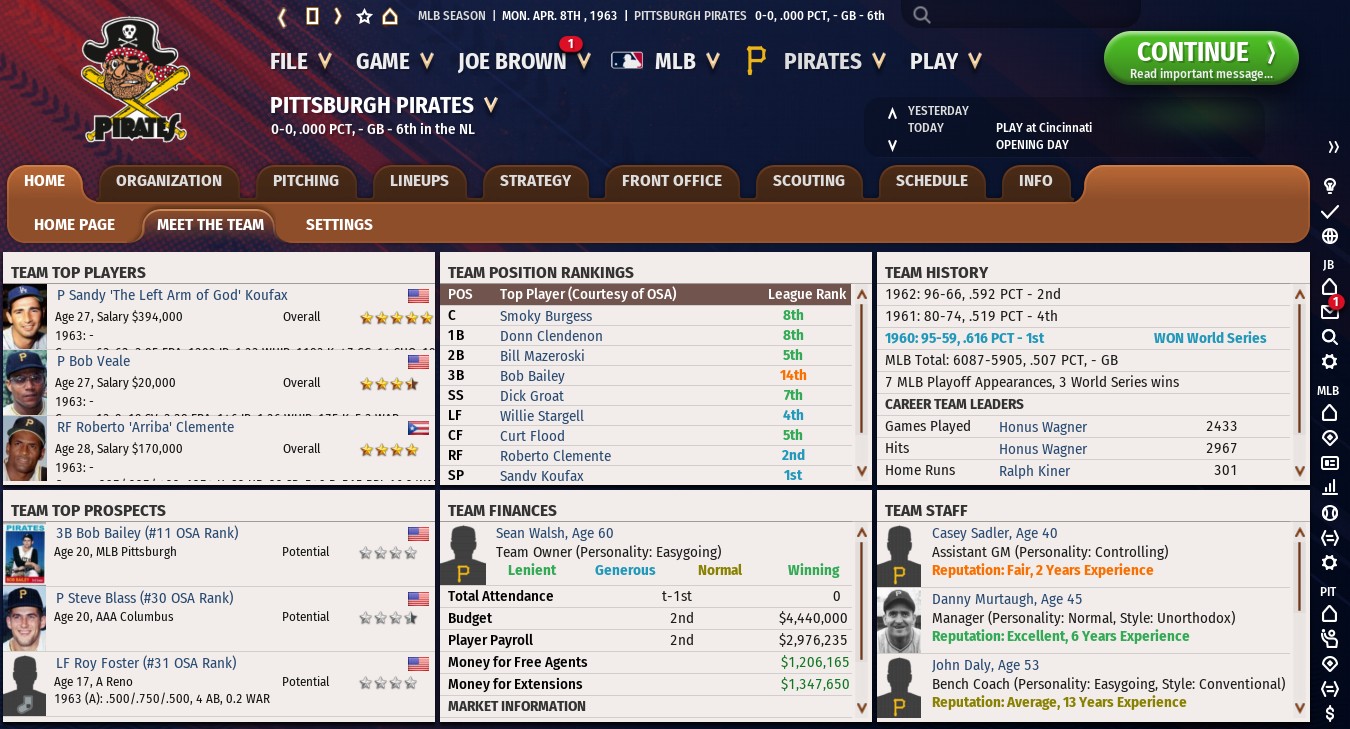Open the Game menu
The width and height of the screenshot is (1350, 729).
click(394, 61)
